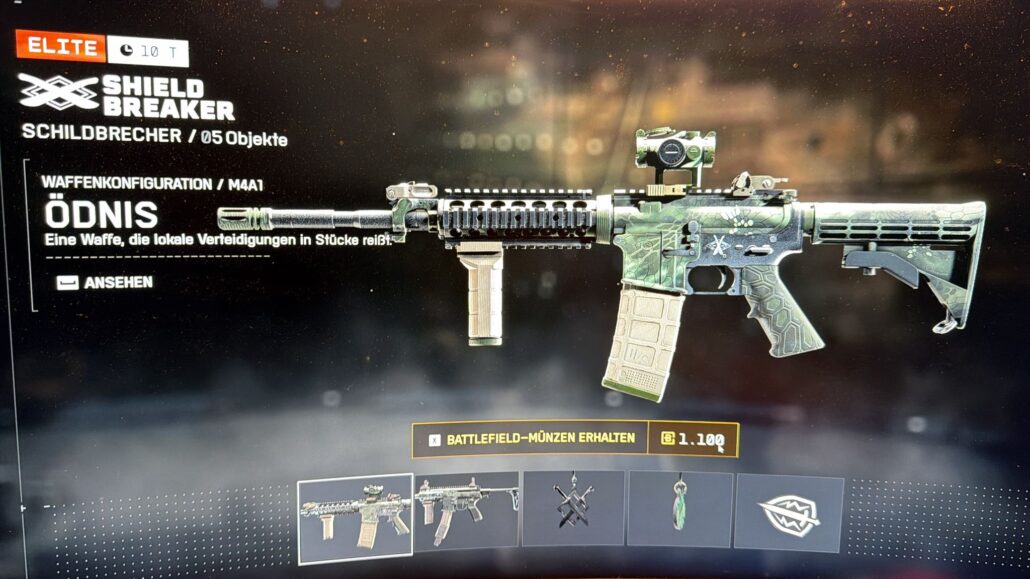The image size is (1030, 579).
Task: Pick the green feather charm thumbnail
Action: point(679,508)
